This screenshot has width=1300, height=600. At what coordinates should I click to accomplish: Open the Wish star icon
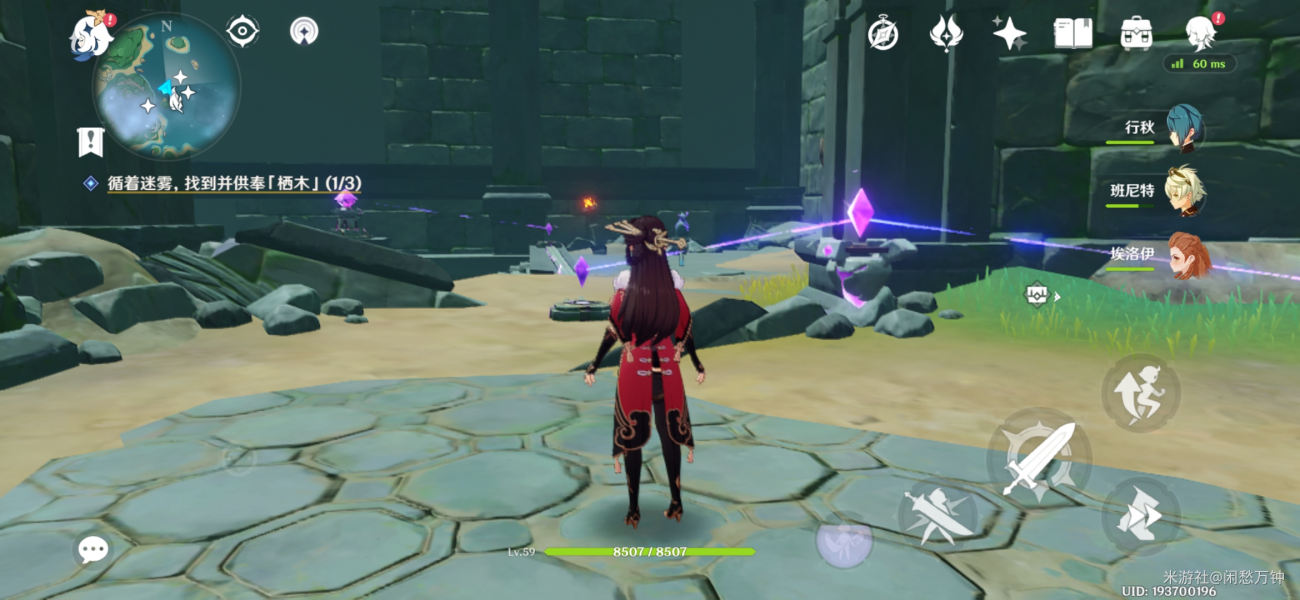pos(1009,34)
